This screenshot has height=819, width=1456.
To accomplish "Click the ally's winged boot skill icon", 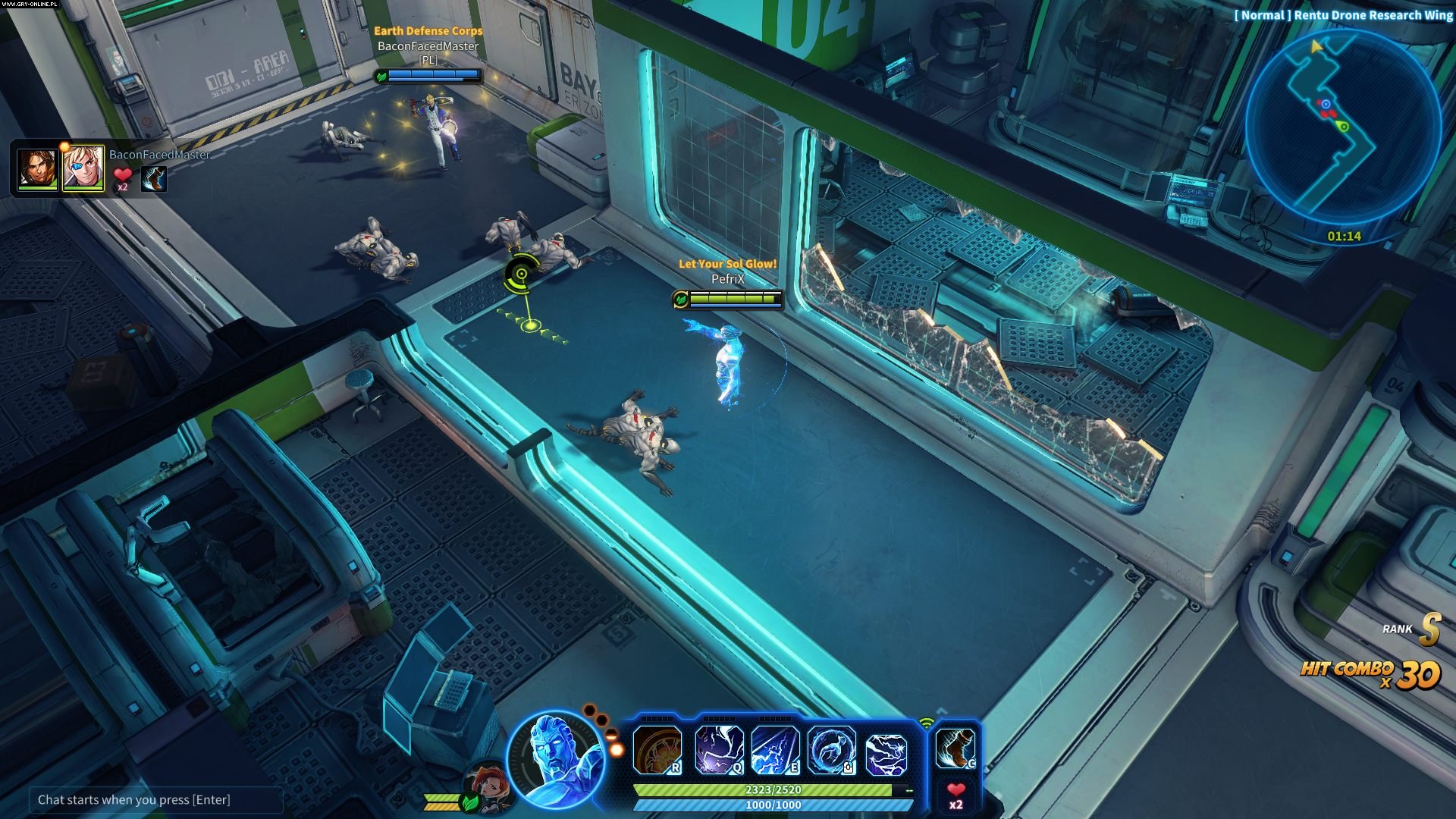I will (154, 179).
